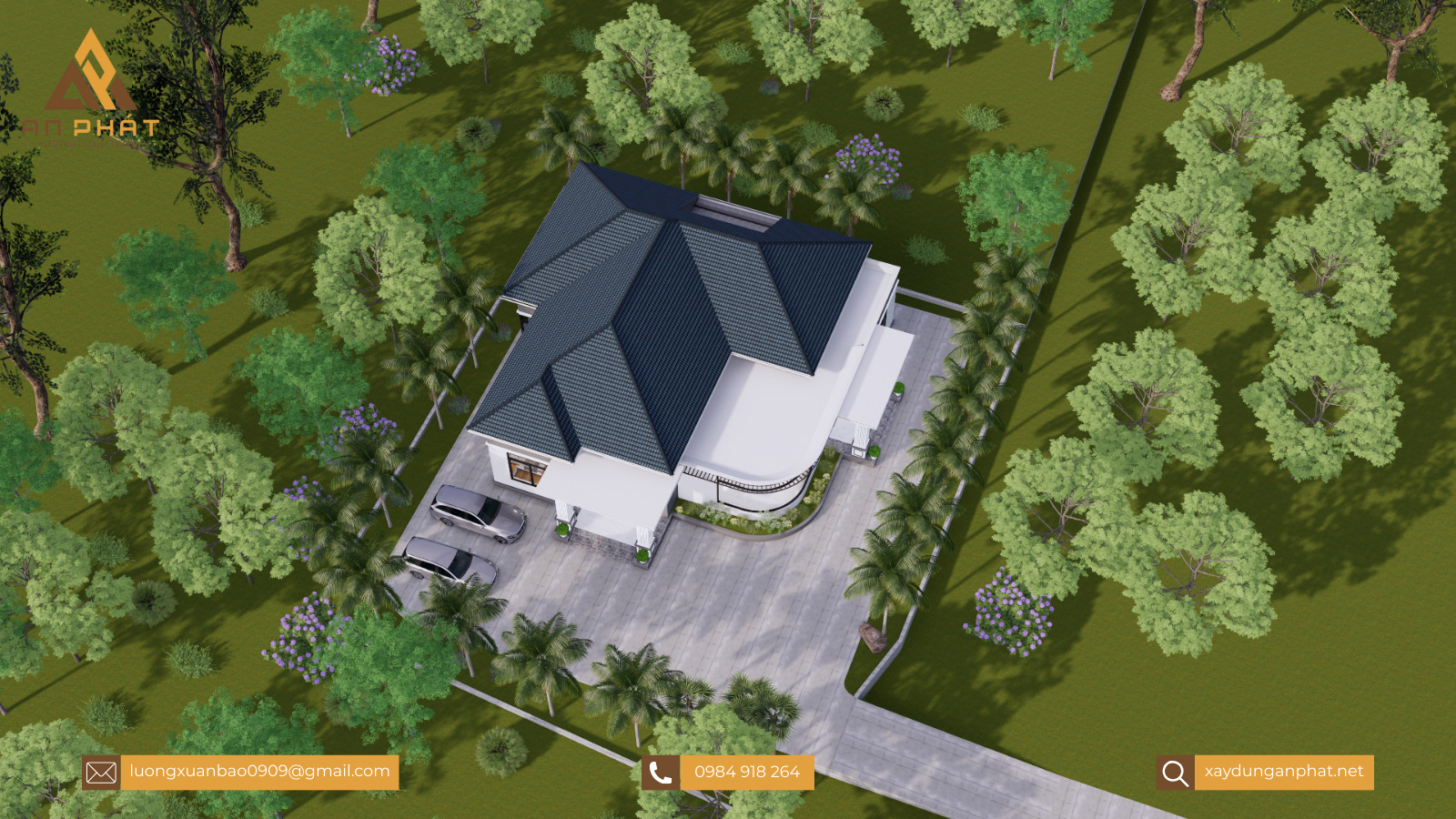Screen dimensions: 1456x819
Task: Click the magnifying glass search icon
Action: (x=1175, y=773)
